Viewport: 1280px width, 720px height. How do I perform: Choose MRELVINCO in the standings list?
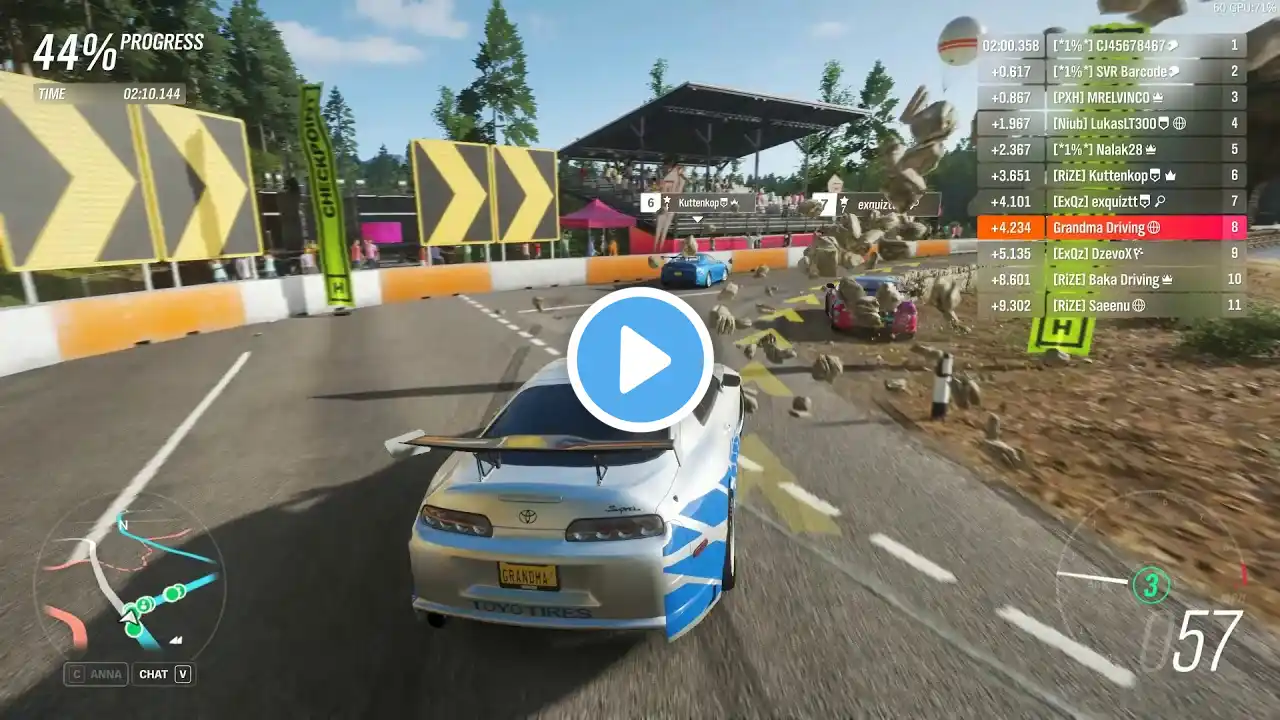tap(1110, 97)
